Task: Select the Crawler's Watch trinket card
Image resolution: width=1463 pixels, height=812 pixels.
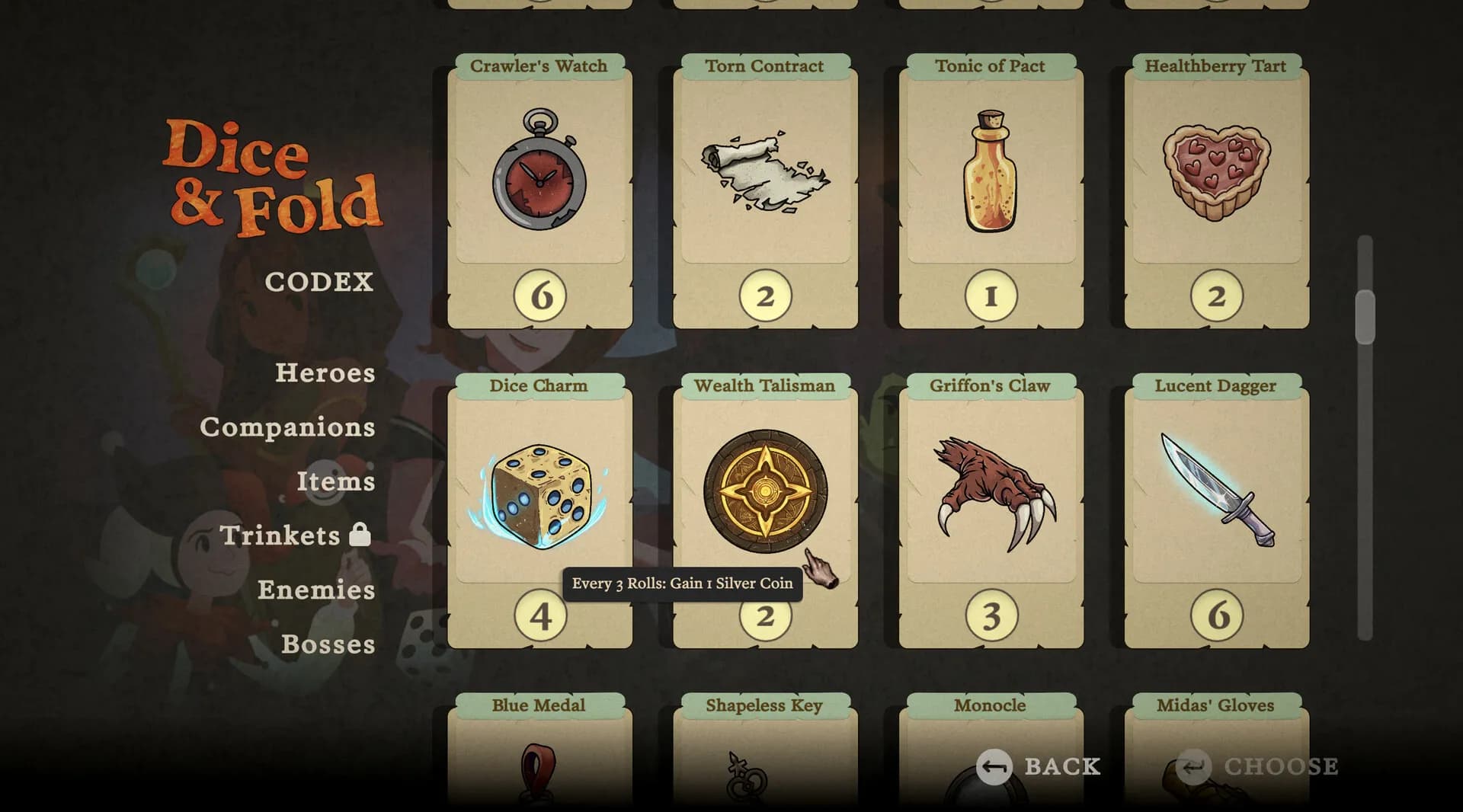Action: pos(540,190)
